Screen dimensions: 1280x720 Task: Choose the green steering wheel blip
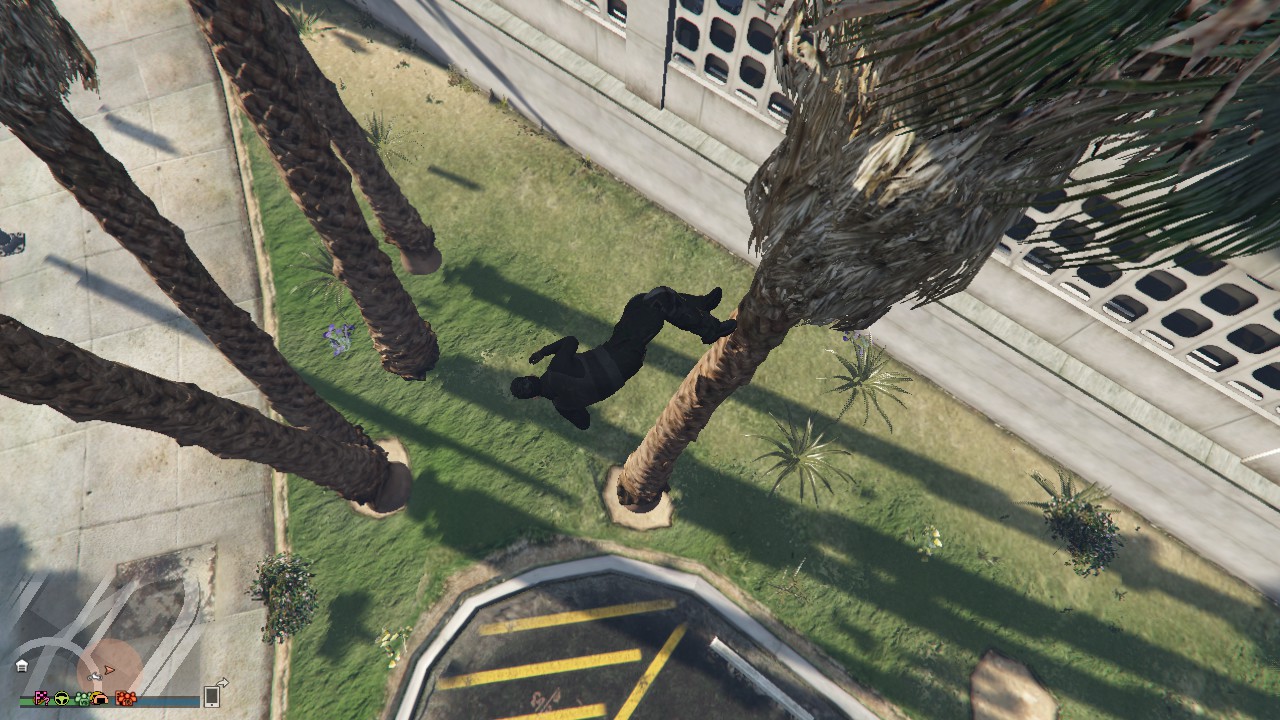(62, 698)
